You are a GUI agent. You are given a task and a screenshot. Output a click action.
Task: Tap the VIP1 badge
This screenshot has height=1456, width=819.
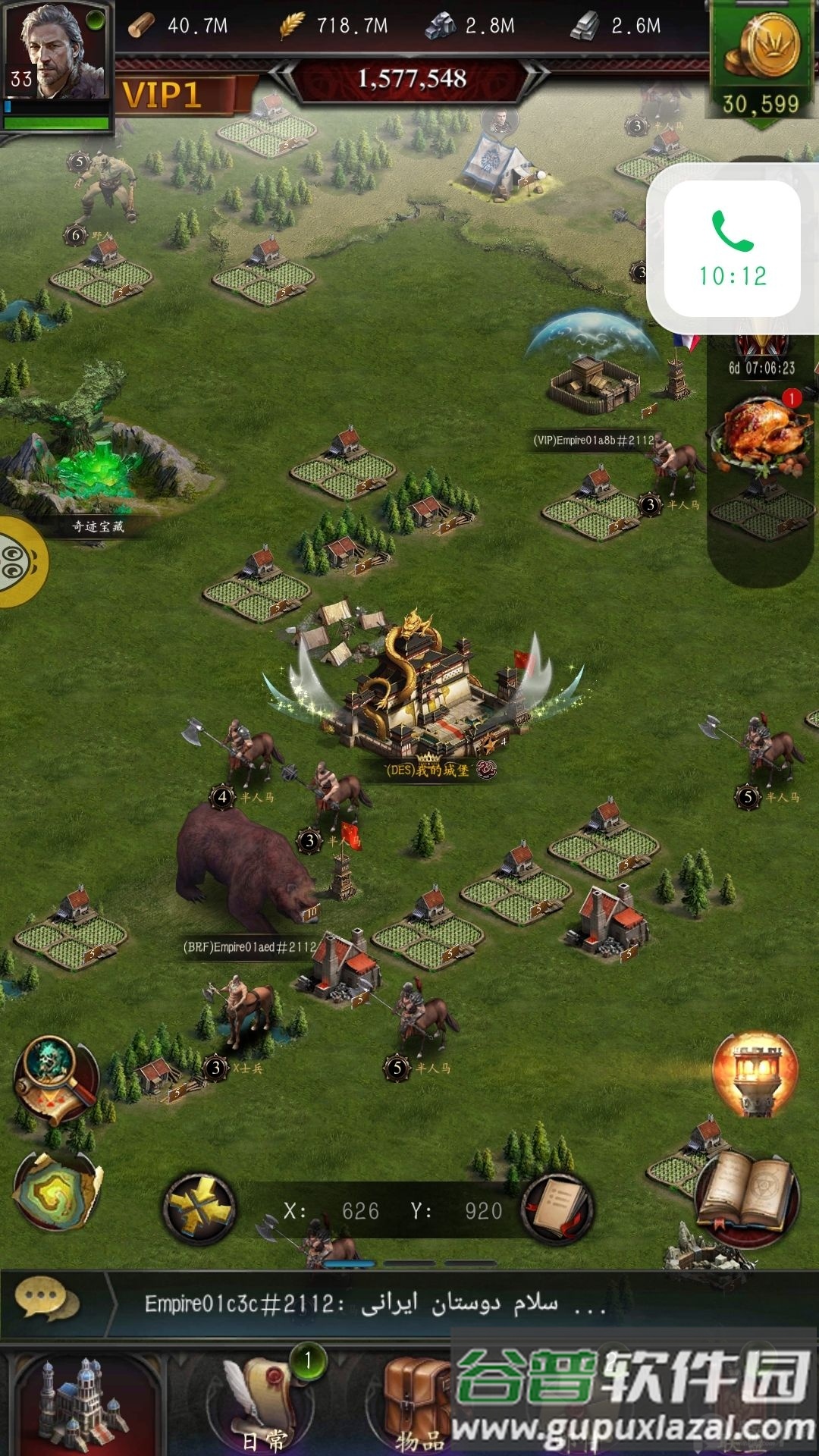pyautogui.click(x=163, y=96)
